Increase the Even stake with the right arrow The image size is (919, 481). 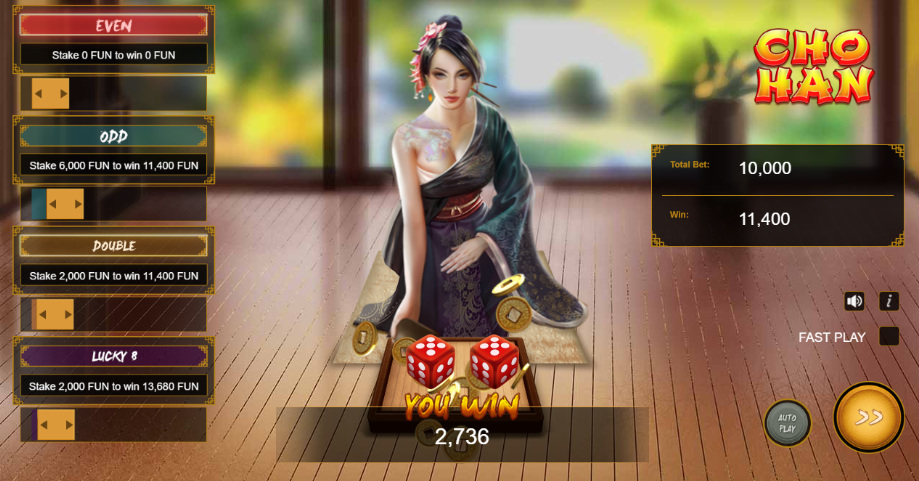tap(63, 94)
